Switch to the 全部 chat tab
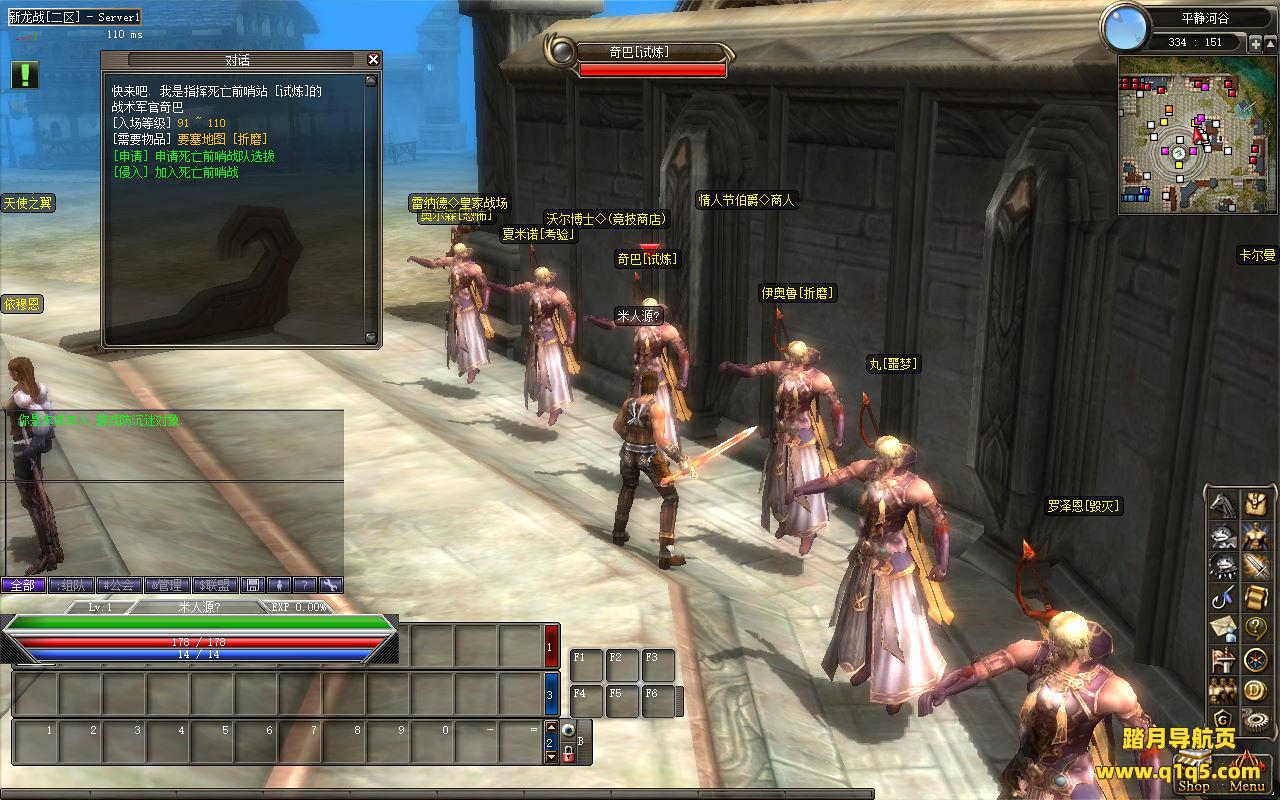 (x=23, y=585)
